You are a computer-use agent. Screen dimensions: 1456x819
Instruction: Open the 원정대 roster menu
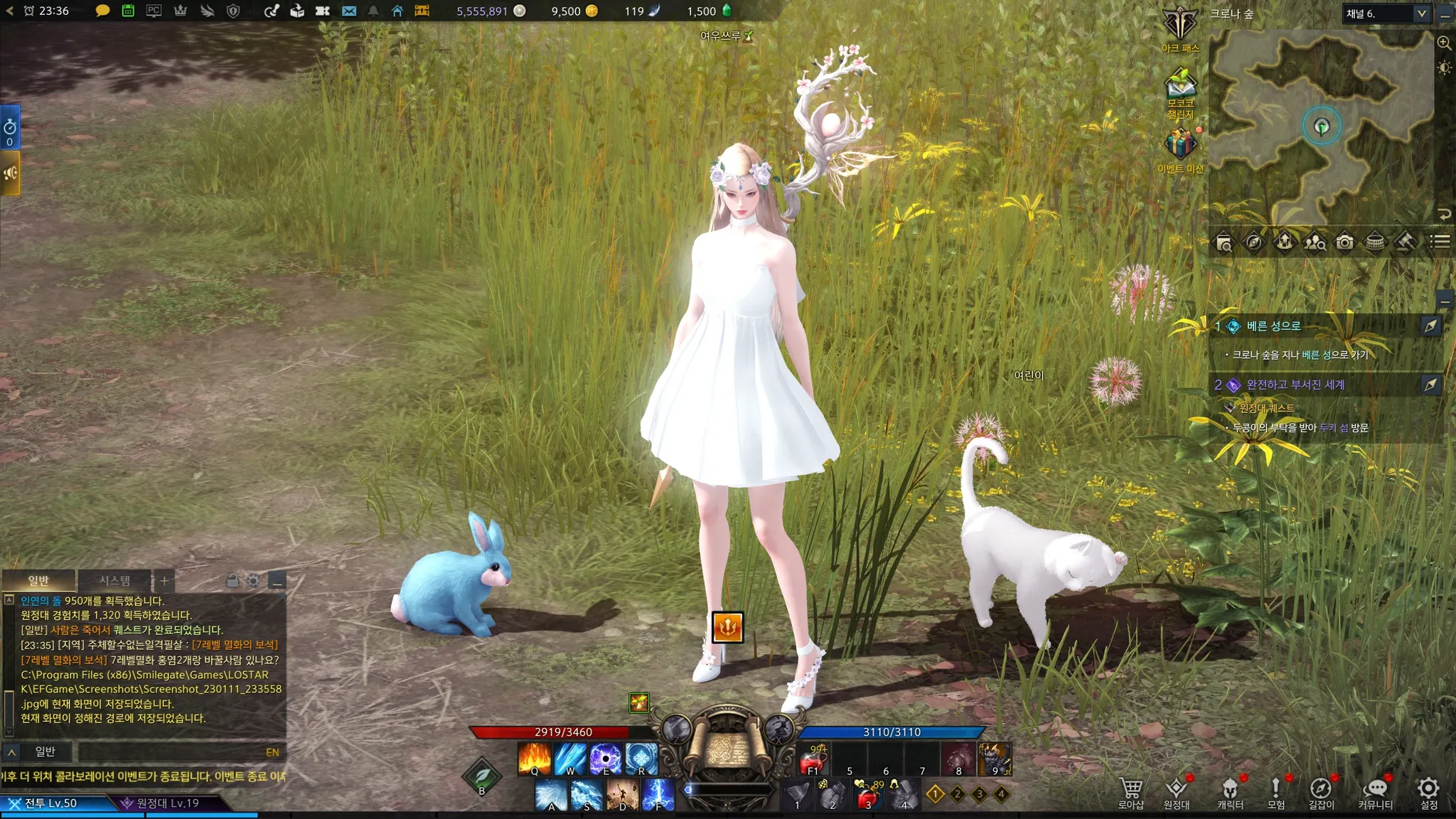point(1176,791)
